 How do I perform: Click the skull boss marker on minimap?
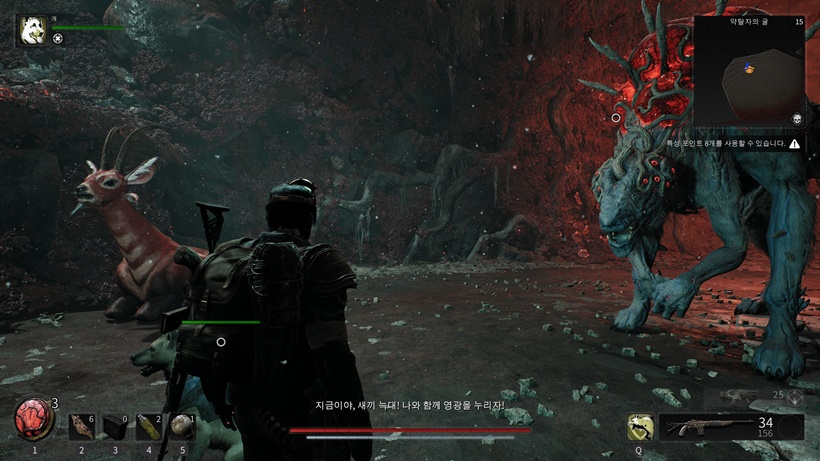coord(797,118)
